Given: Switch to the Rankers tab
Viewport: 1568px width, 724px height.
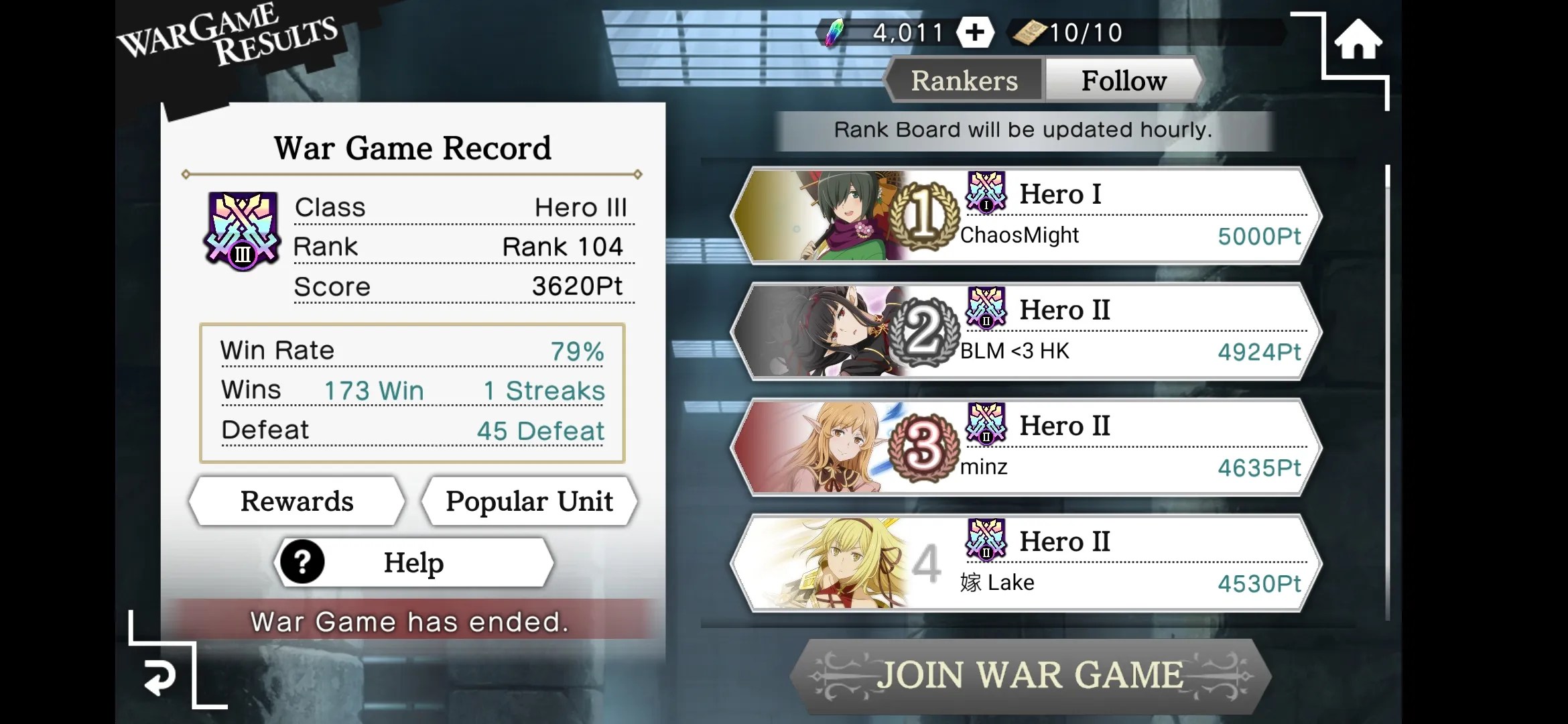Looking at the screenshot, I should pyautogui.click(x=964, y=80).
